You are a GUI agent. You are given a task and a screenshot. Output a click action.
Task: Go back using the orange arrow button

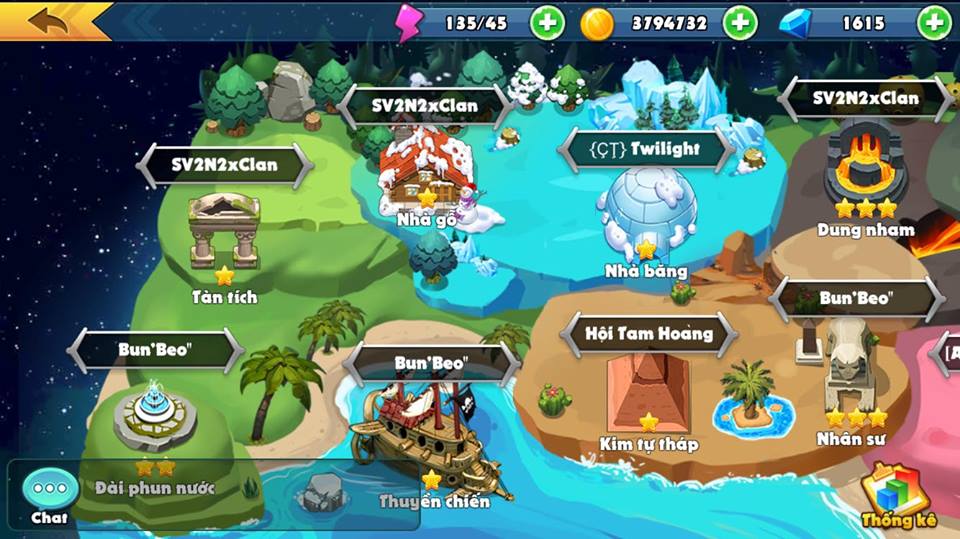[50, 21]
